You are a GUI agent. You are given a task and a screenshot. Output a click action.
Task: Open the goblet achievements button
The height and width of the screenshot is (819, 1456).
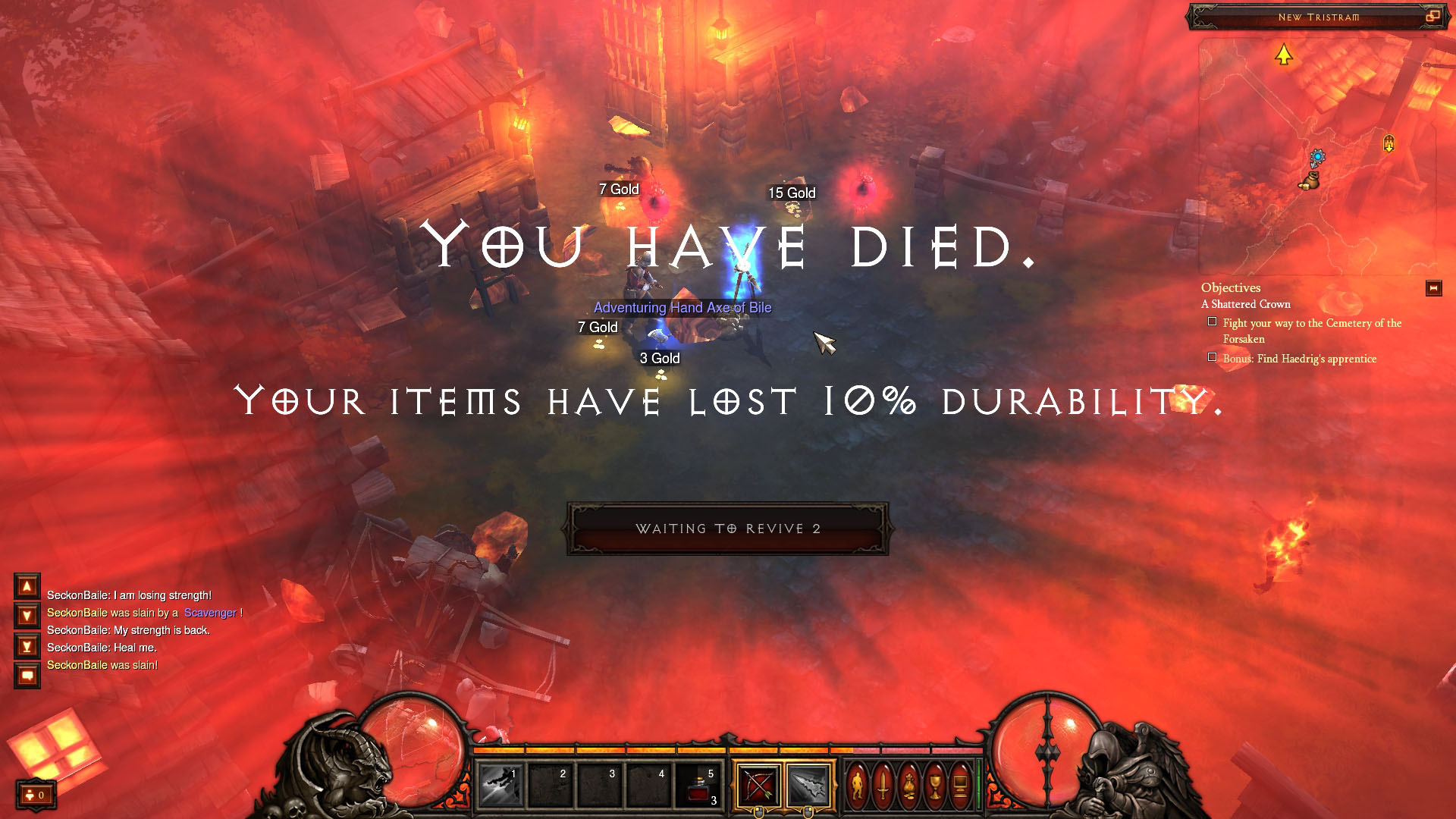pos(935,785)
